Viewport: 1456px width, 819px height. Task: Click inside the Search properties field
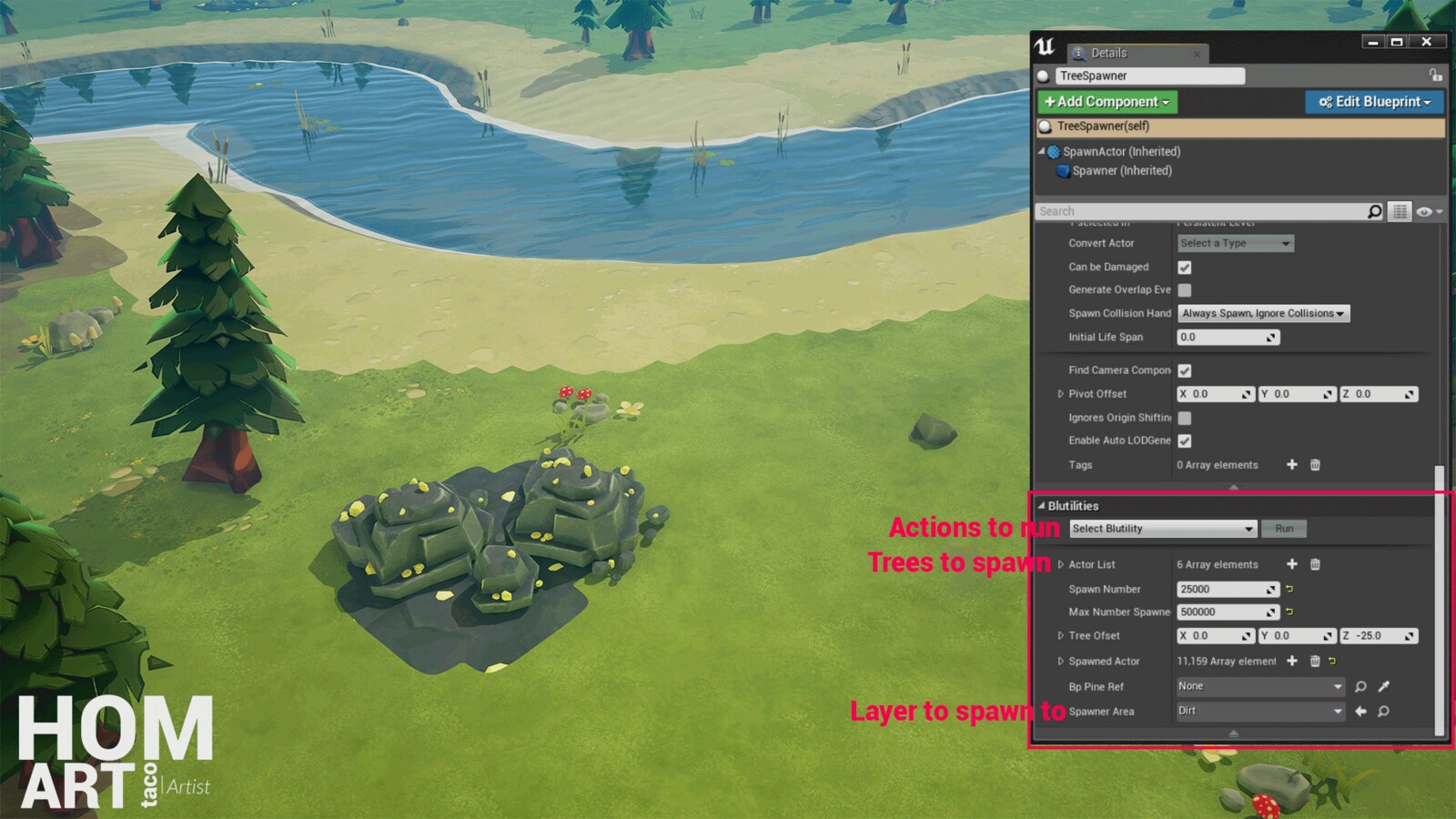pyautogui.click(x=1183, y=210)
